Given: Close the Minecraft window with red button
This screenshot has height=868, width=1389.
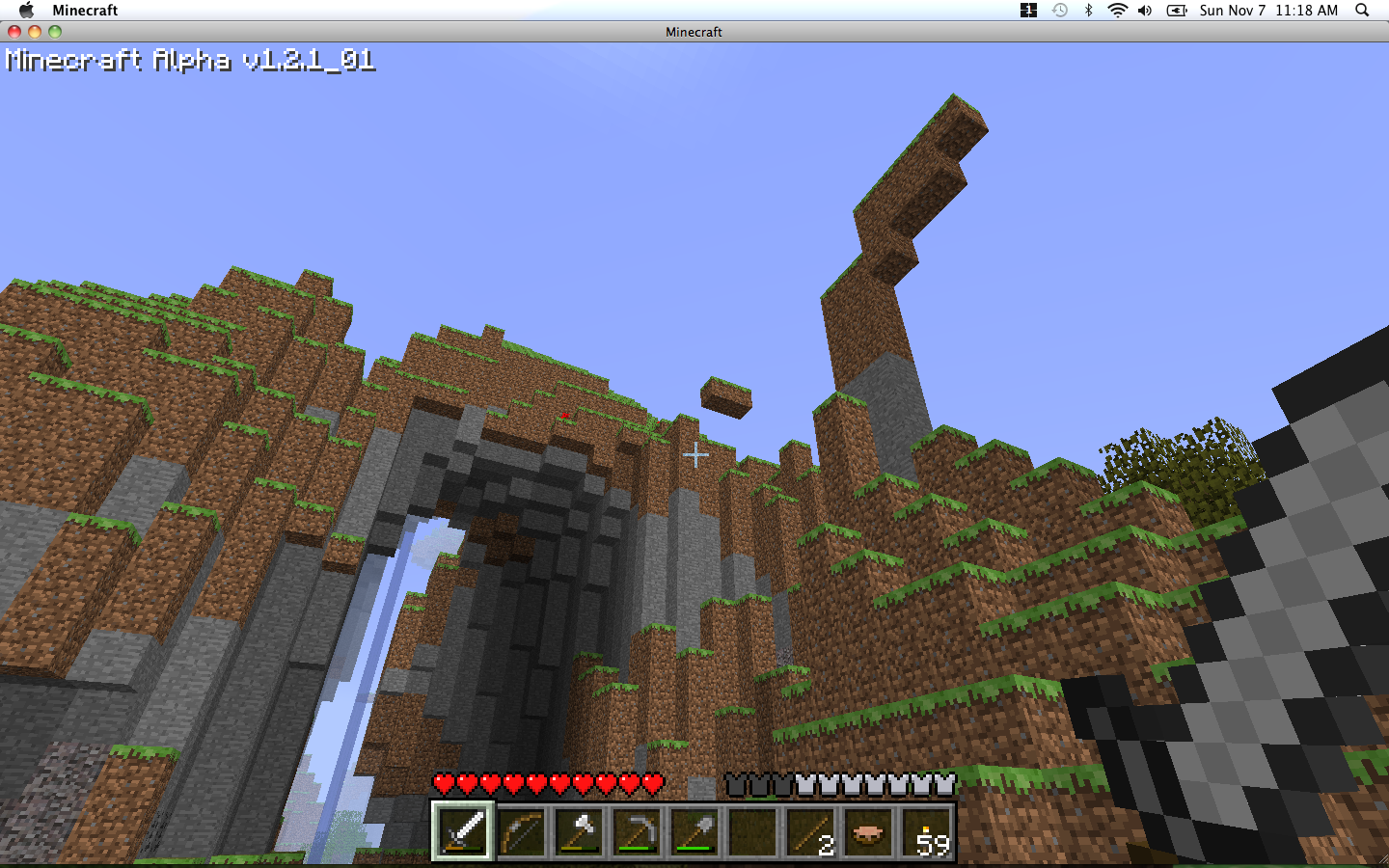Looking at the screenshot, I should pos(14,32).
